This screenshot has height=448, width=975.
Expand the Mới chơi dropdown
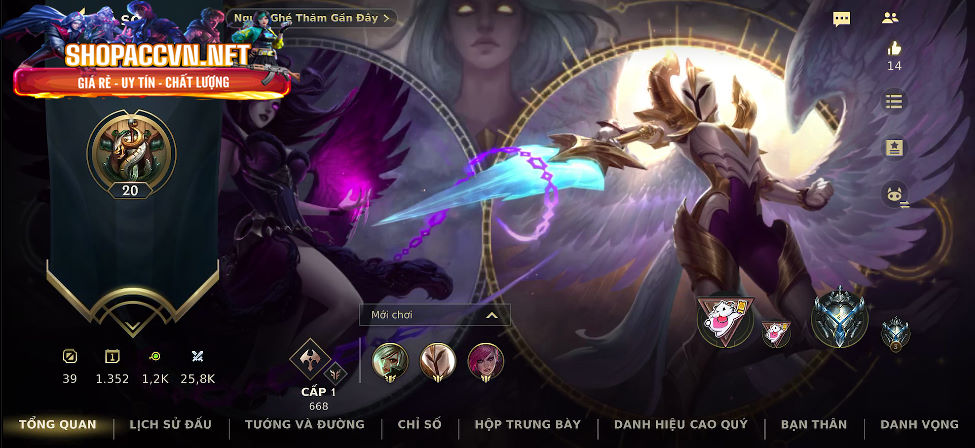click(435, 315)
